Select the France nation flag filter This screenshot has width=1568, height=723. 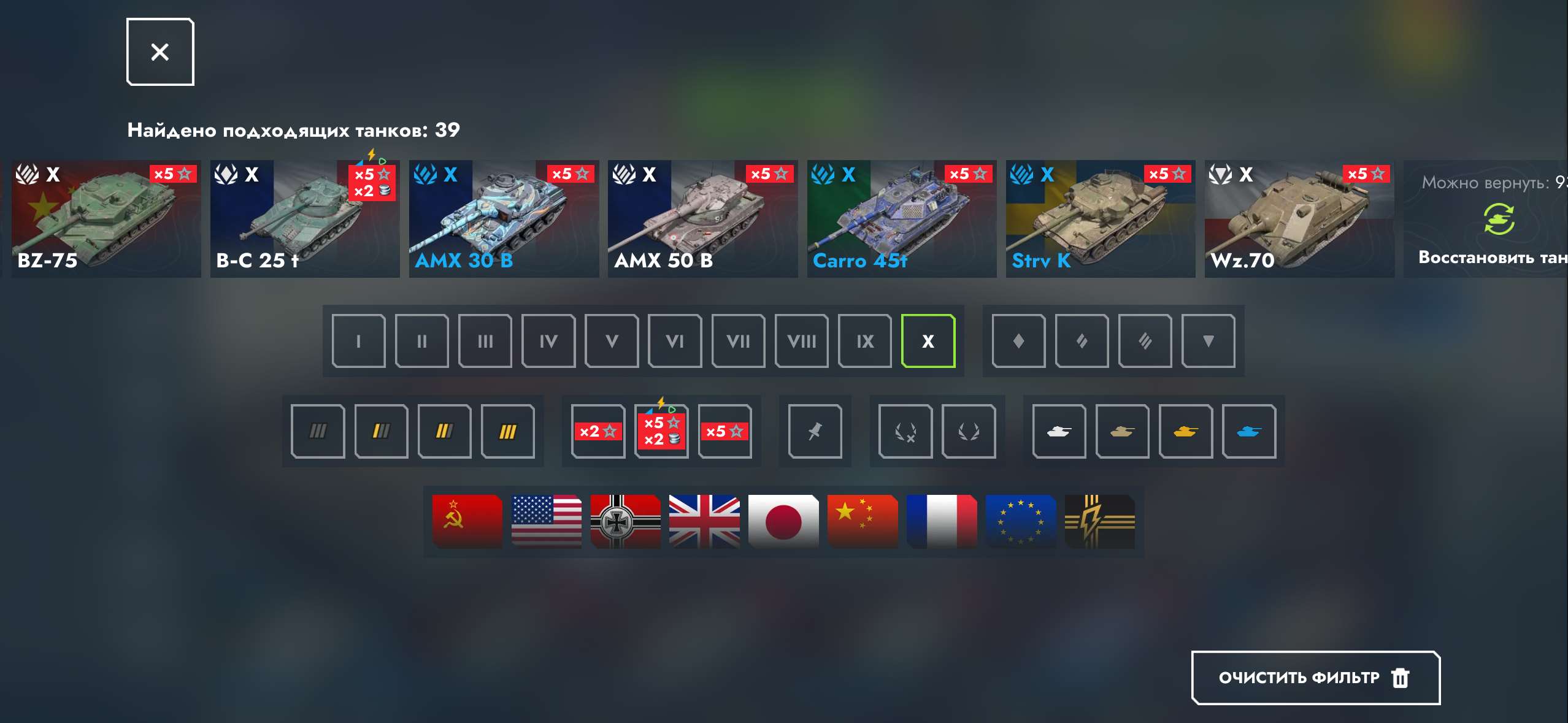pos(942,522)
